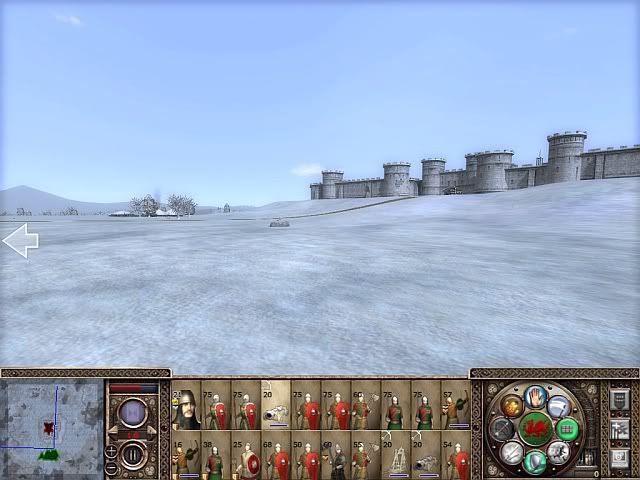This screenshot has width=640, height=480.
Task: Click the red dragon faction button
Action: tap(536, 428)
